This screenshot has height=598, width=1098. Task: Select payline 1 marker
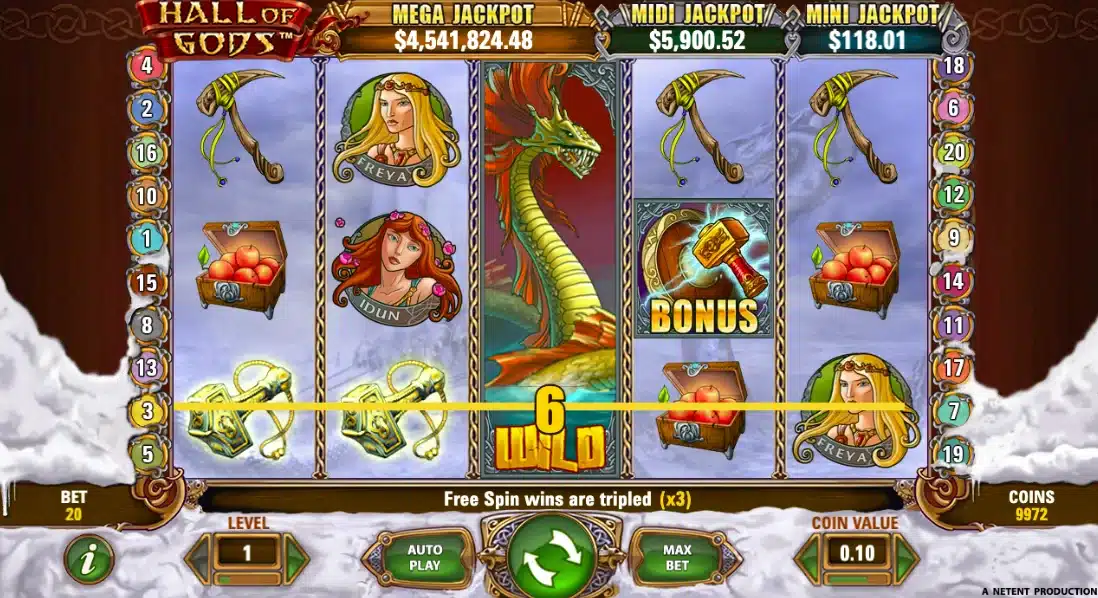147,239
